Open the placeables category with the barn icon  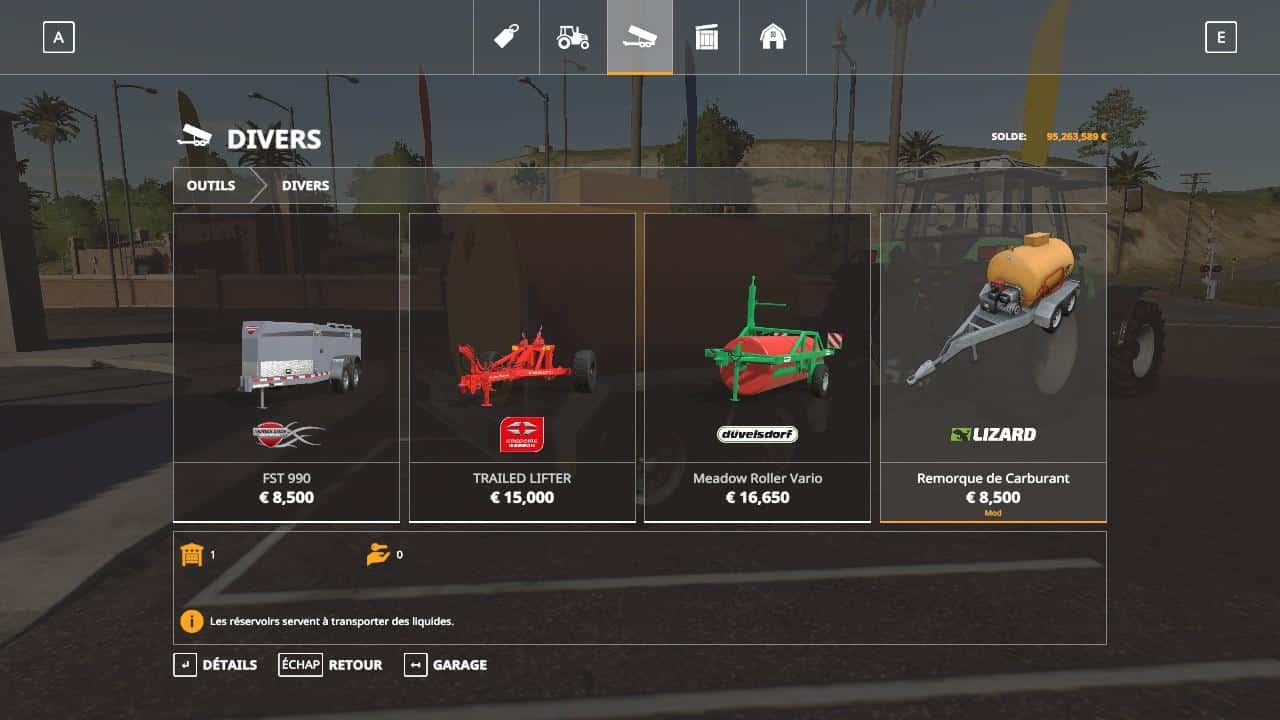772,36
